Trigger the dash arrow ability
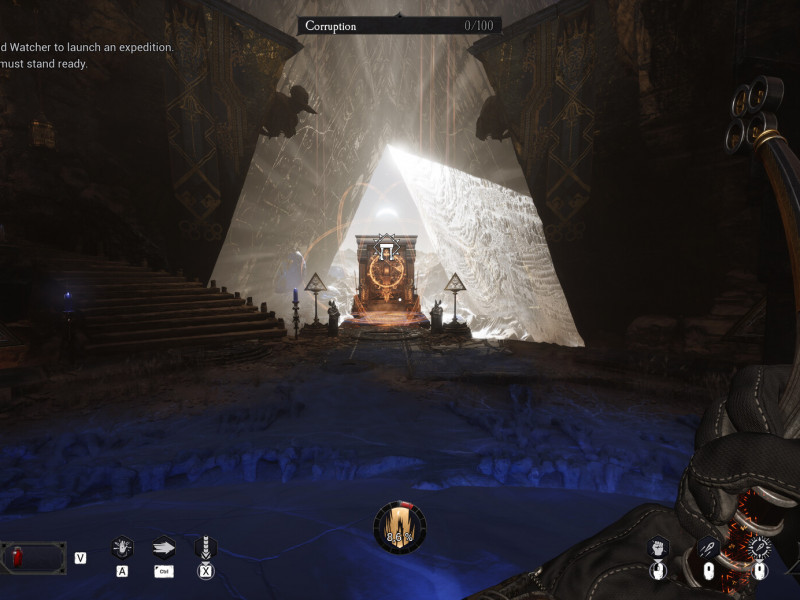The width and height of the screenshot is (800, 600). [163, 547]
